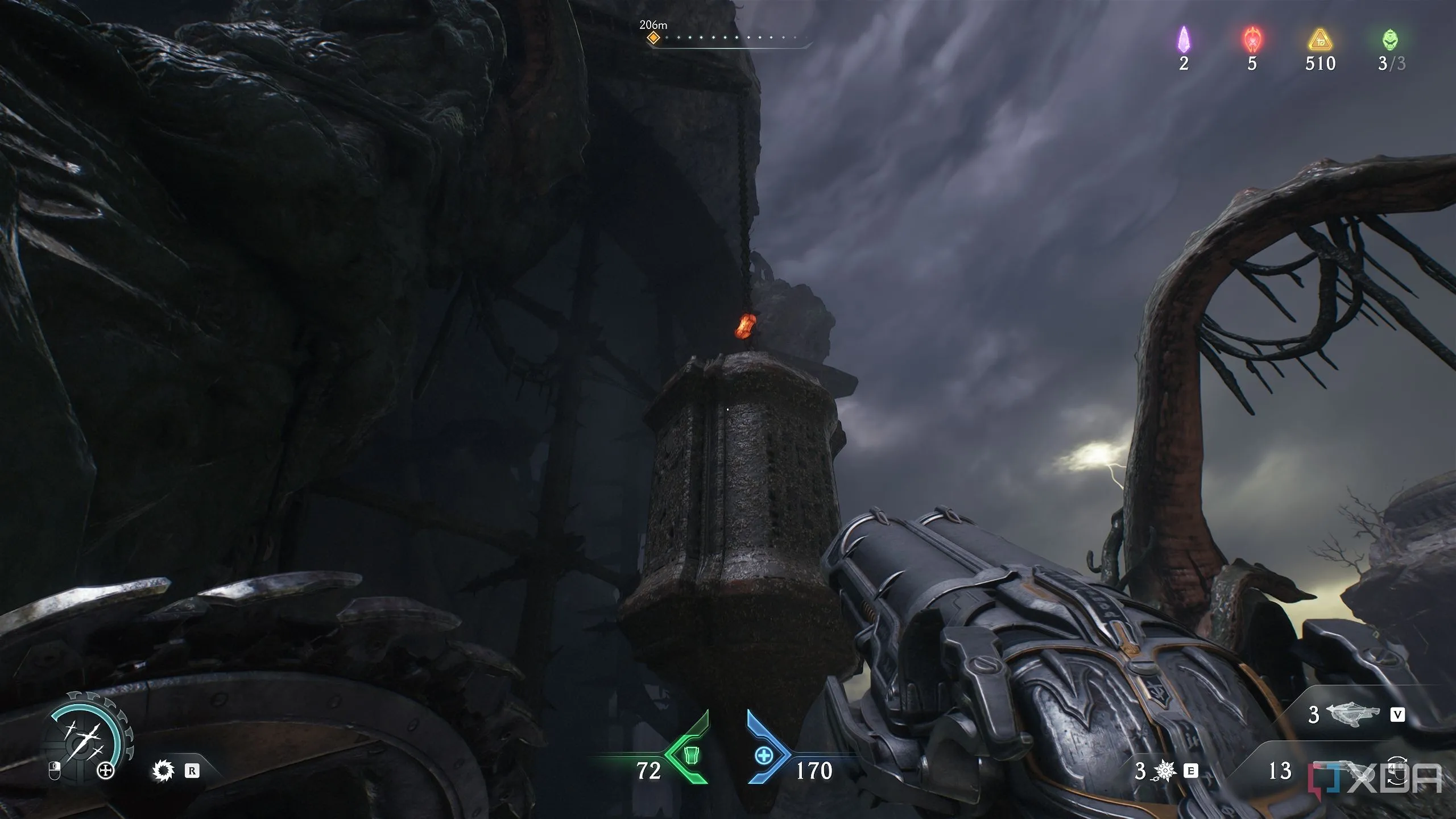
Task: Click the green helmet extra lives icon
Action: pyautogui.click(x=1391, y=40)
